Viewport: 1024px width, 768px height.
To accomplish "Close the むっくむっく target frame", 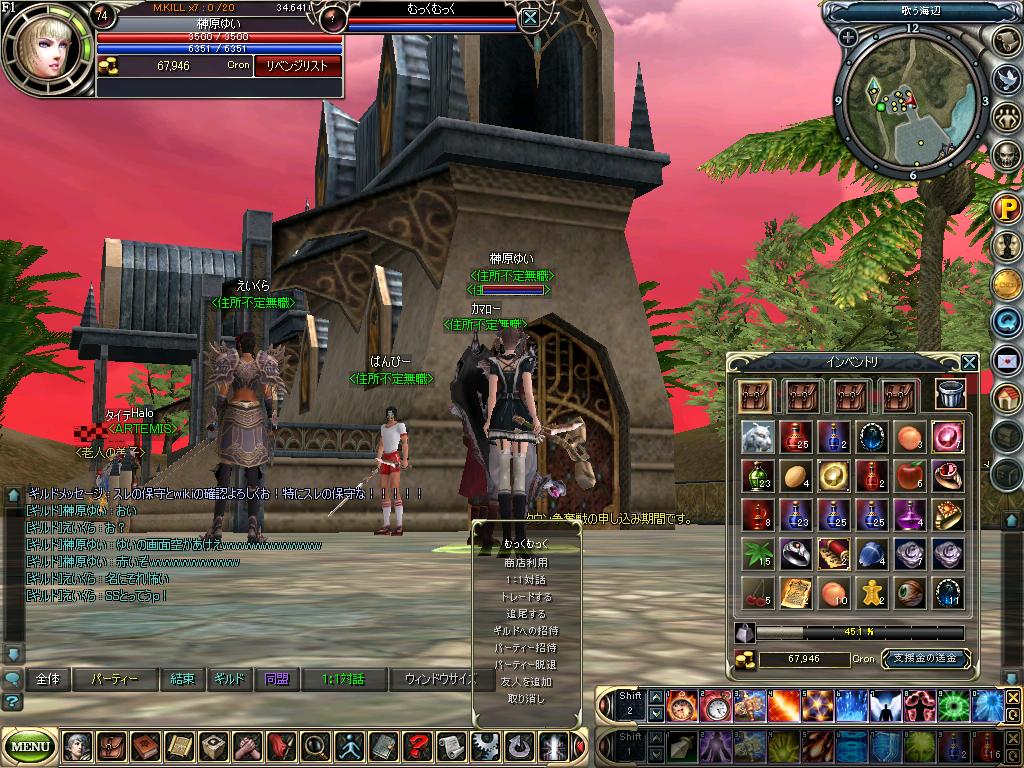I will [530, 16].
